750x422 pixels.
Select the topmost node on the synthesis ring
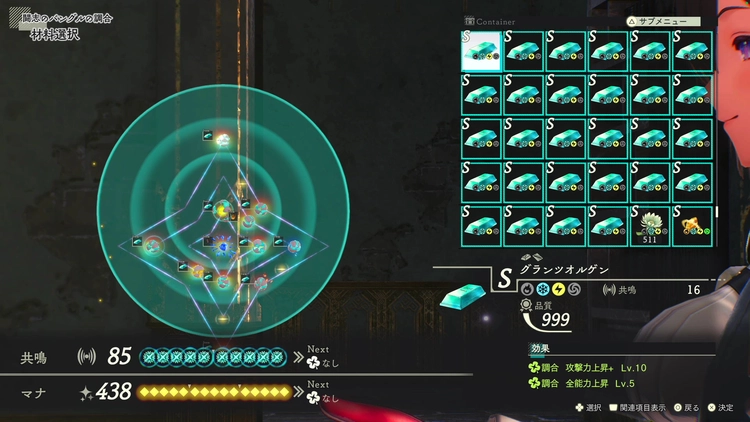point(224,139)
